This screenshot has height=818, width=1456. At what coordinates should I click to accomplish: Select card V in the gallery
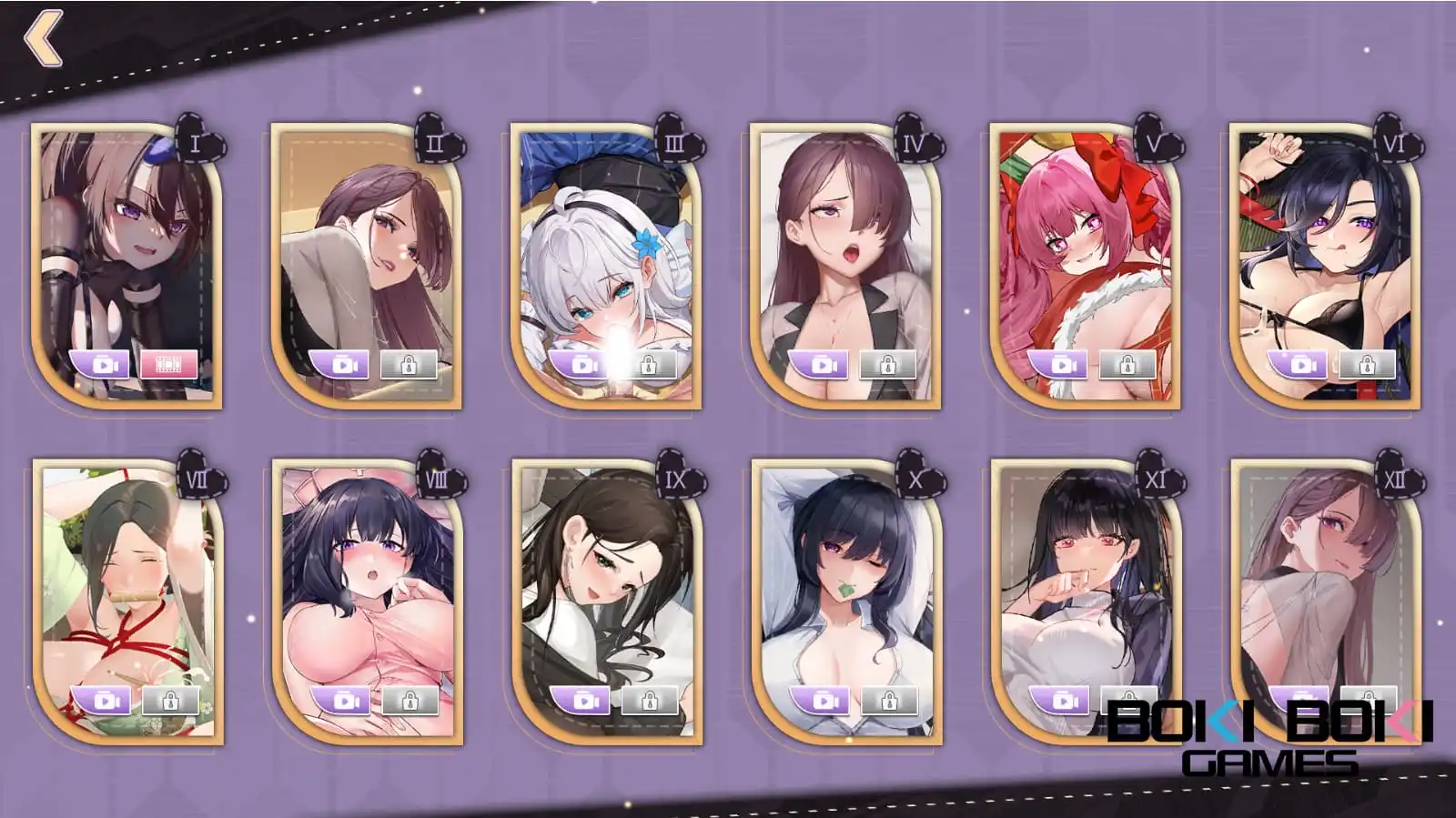(x=1084, y=246)
